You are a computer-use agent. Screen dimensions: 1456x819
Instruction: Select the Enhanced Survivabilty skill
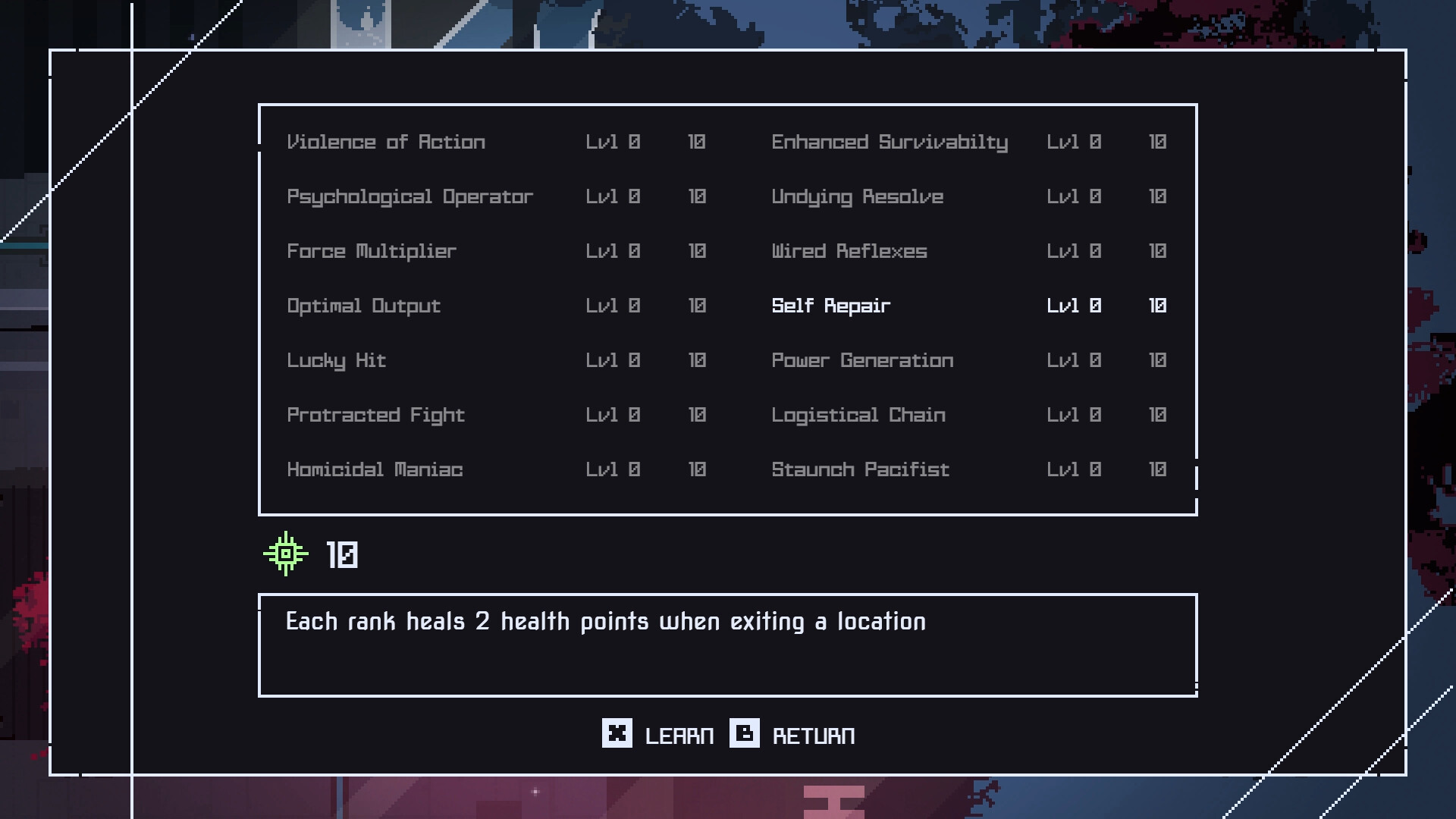889,142
